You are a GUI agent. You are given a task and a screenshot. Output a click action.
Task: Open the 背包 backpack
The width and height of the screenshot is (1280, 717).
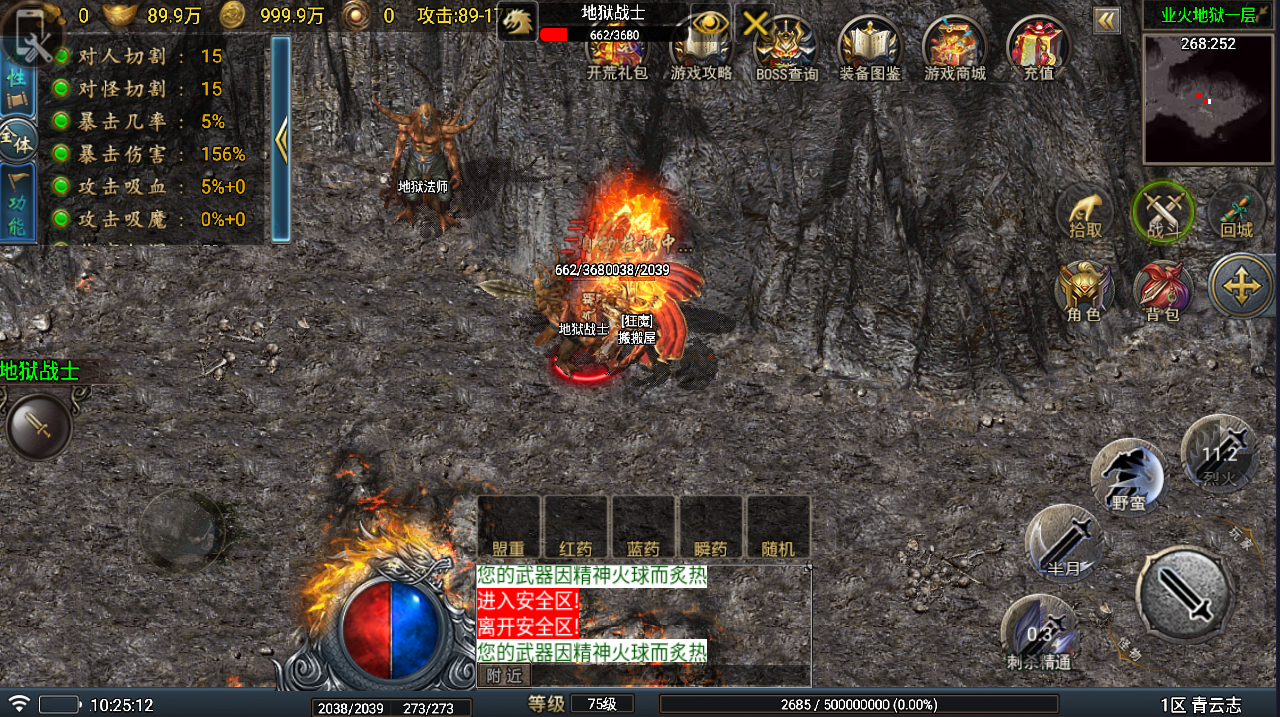[1162, 291]
